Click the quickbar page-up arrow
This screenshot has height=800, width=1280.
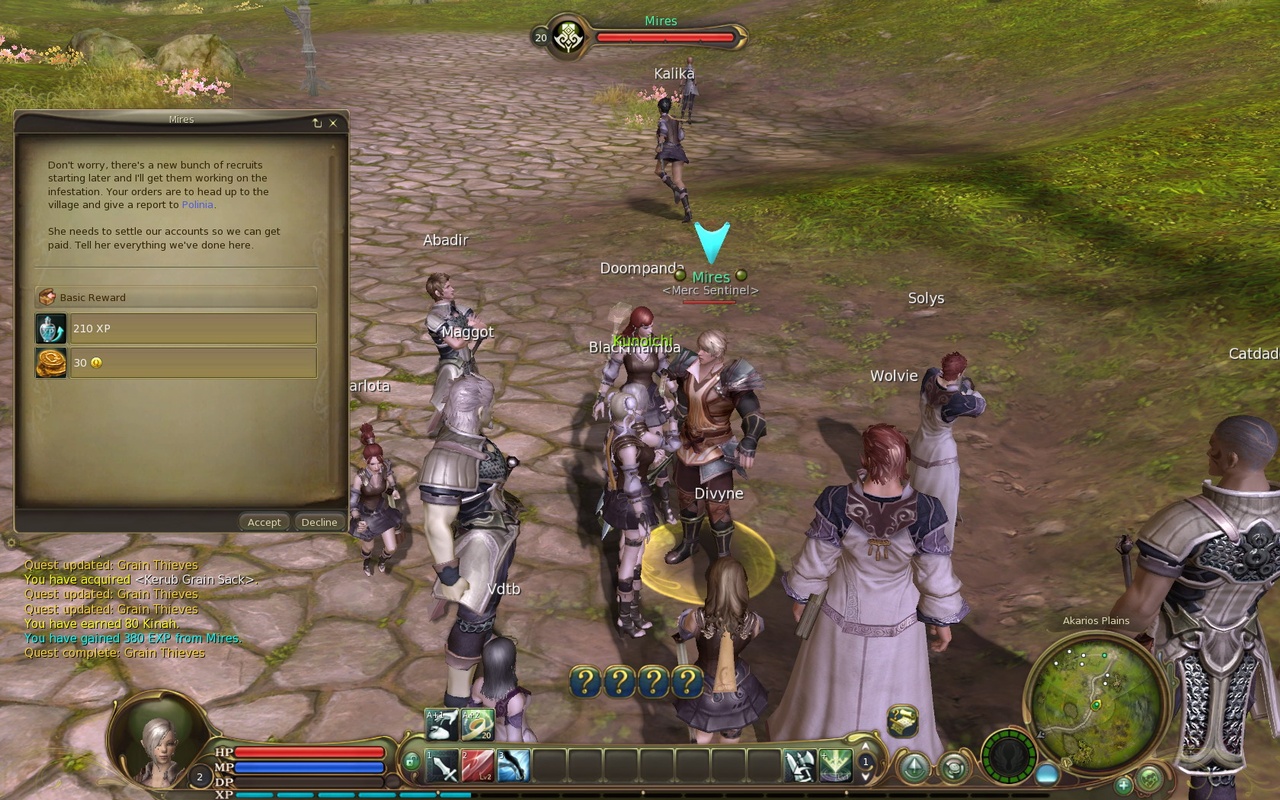(865, 748)
